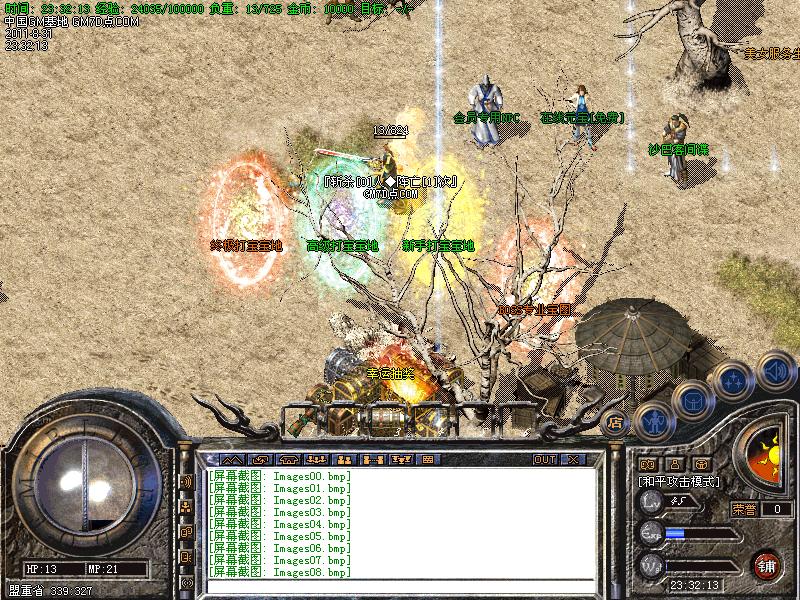Toggle the sound speaker button

click(776, 370)
